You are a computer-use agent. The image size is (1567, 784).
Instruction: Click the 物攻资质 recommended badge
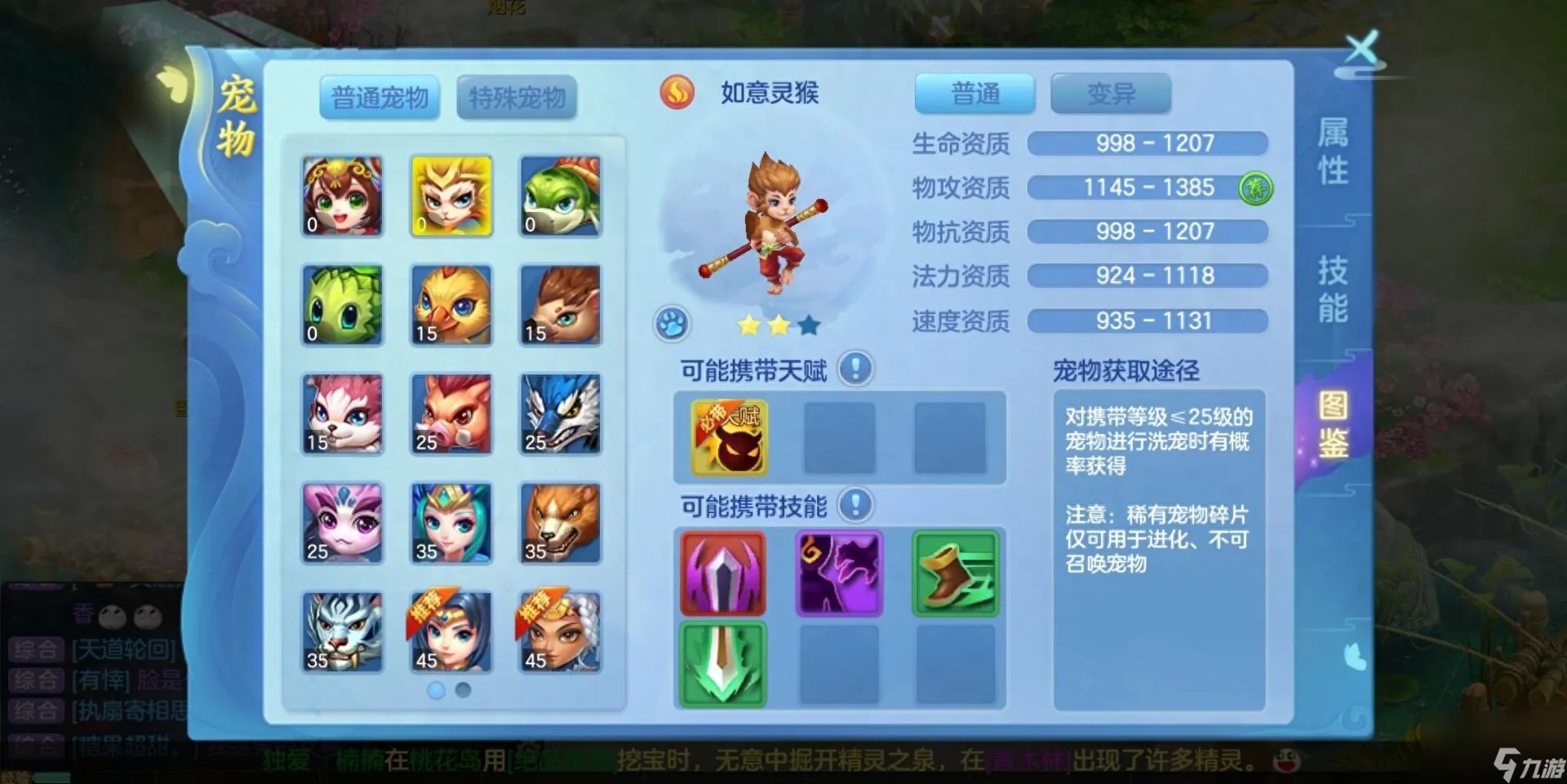1254,188
